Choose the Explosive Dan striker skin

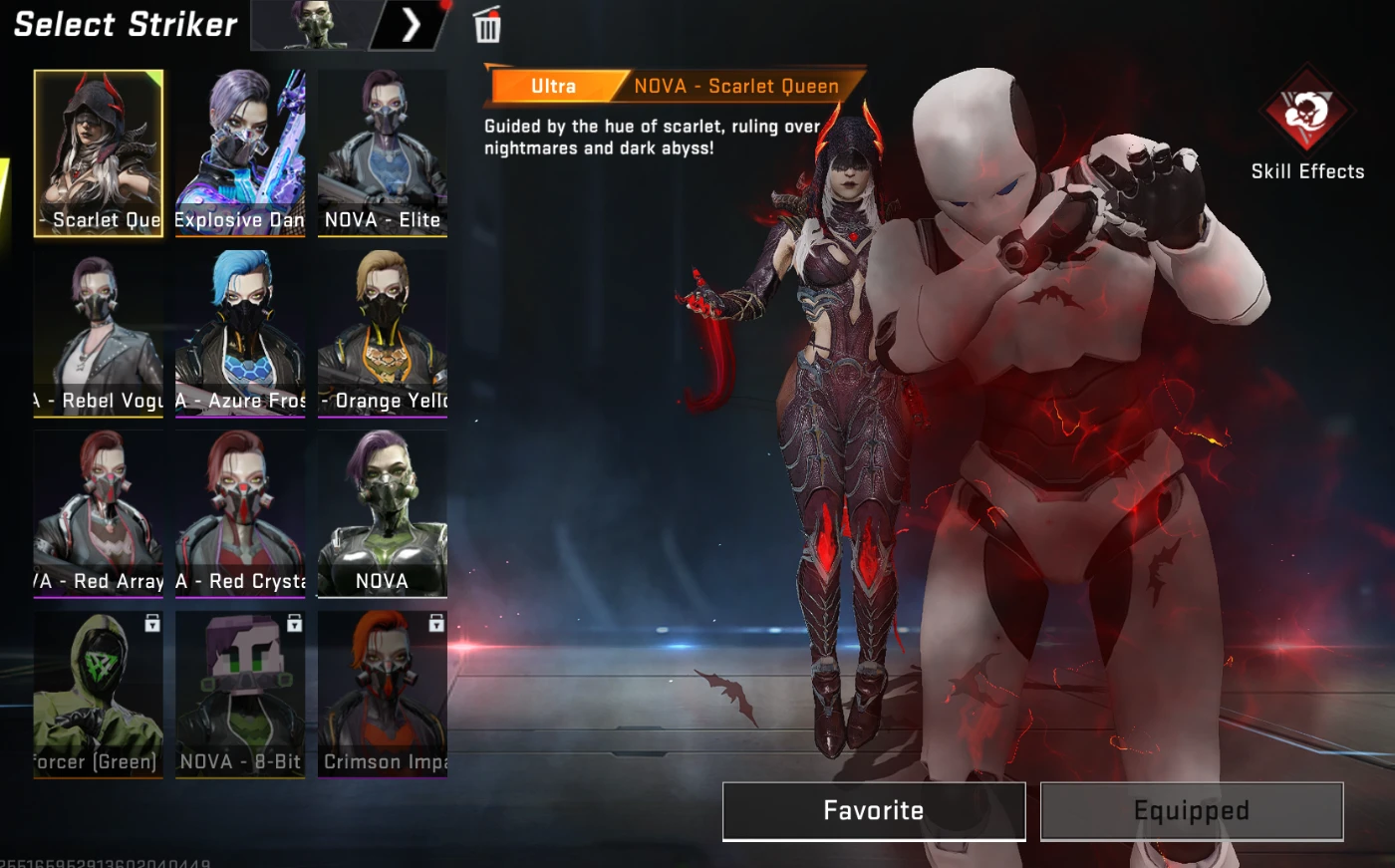coord(240,152)
